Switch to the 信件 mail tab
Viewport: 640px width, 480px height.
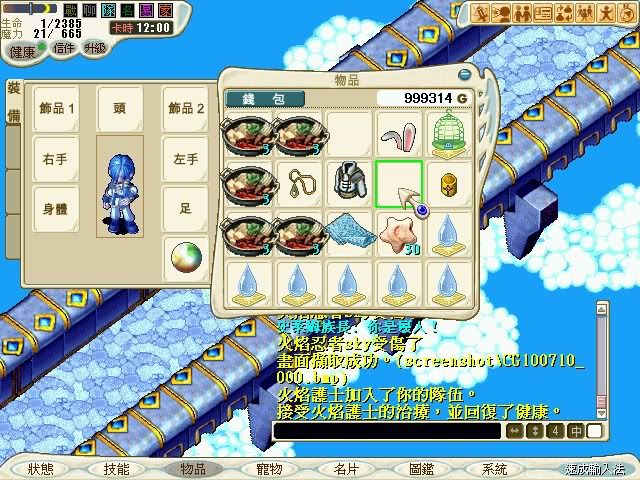click(63, 48)
